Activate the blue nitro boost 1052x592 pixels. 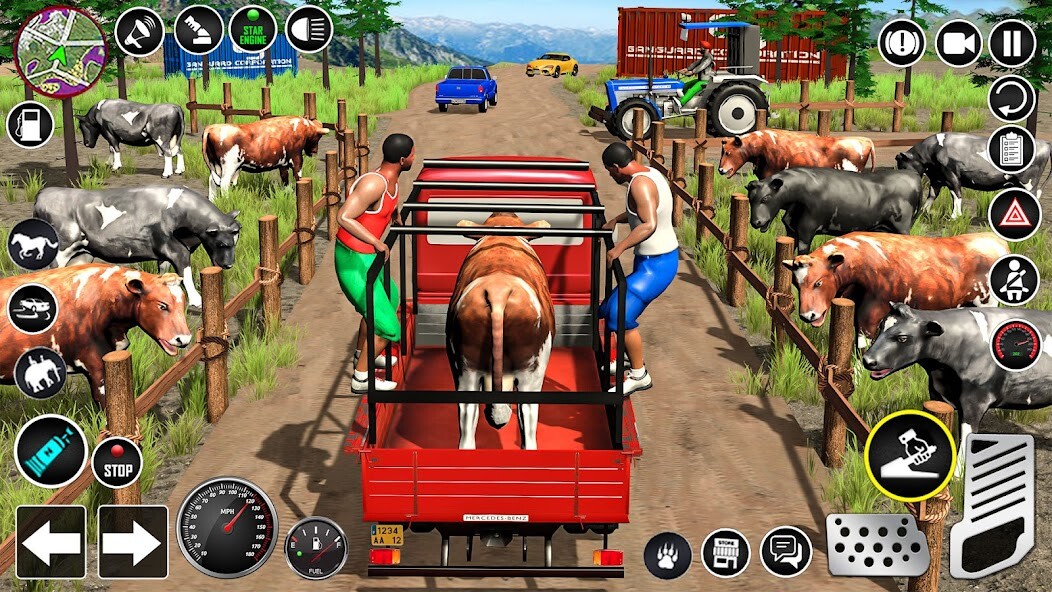pyautogui.click(x=50, y=451)
